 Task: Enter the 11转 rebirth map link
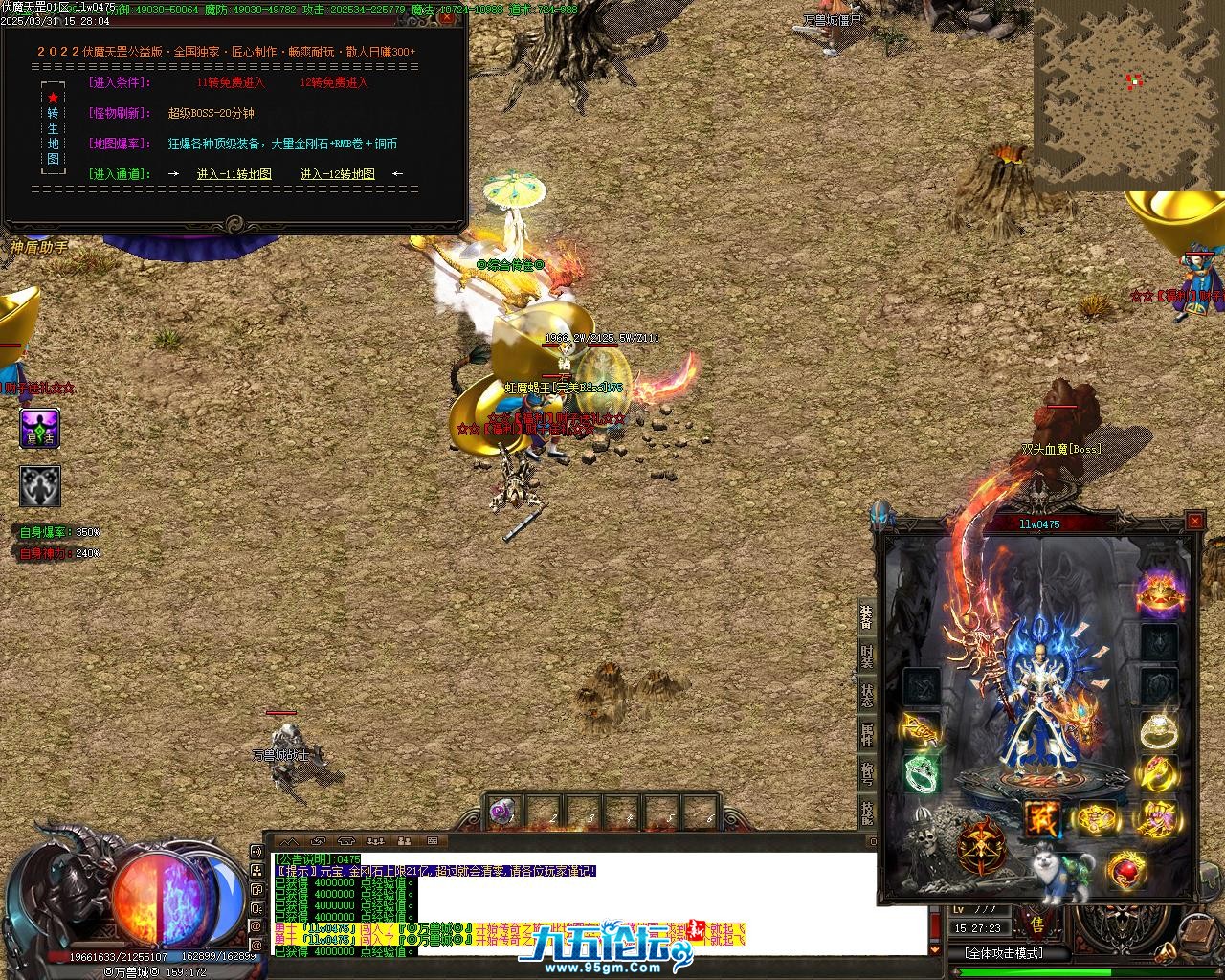234,174
